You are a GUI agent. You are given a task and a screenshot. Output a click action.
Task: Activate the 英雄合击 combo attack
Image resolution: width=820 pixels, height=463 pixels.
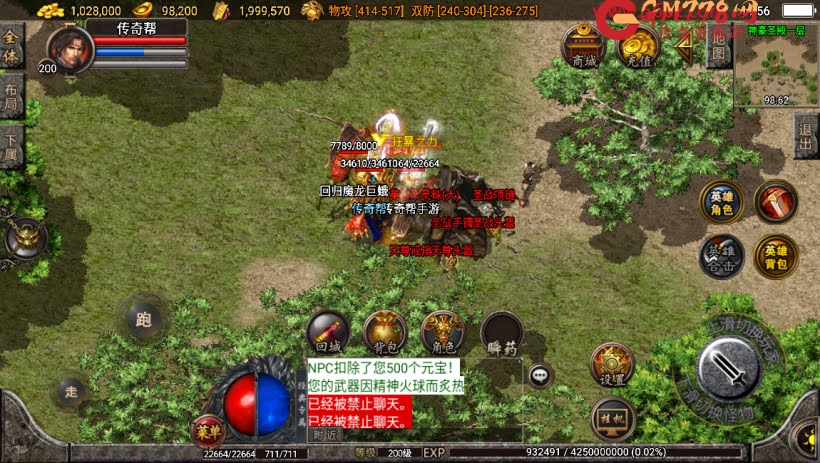tap(720, 256)
